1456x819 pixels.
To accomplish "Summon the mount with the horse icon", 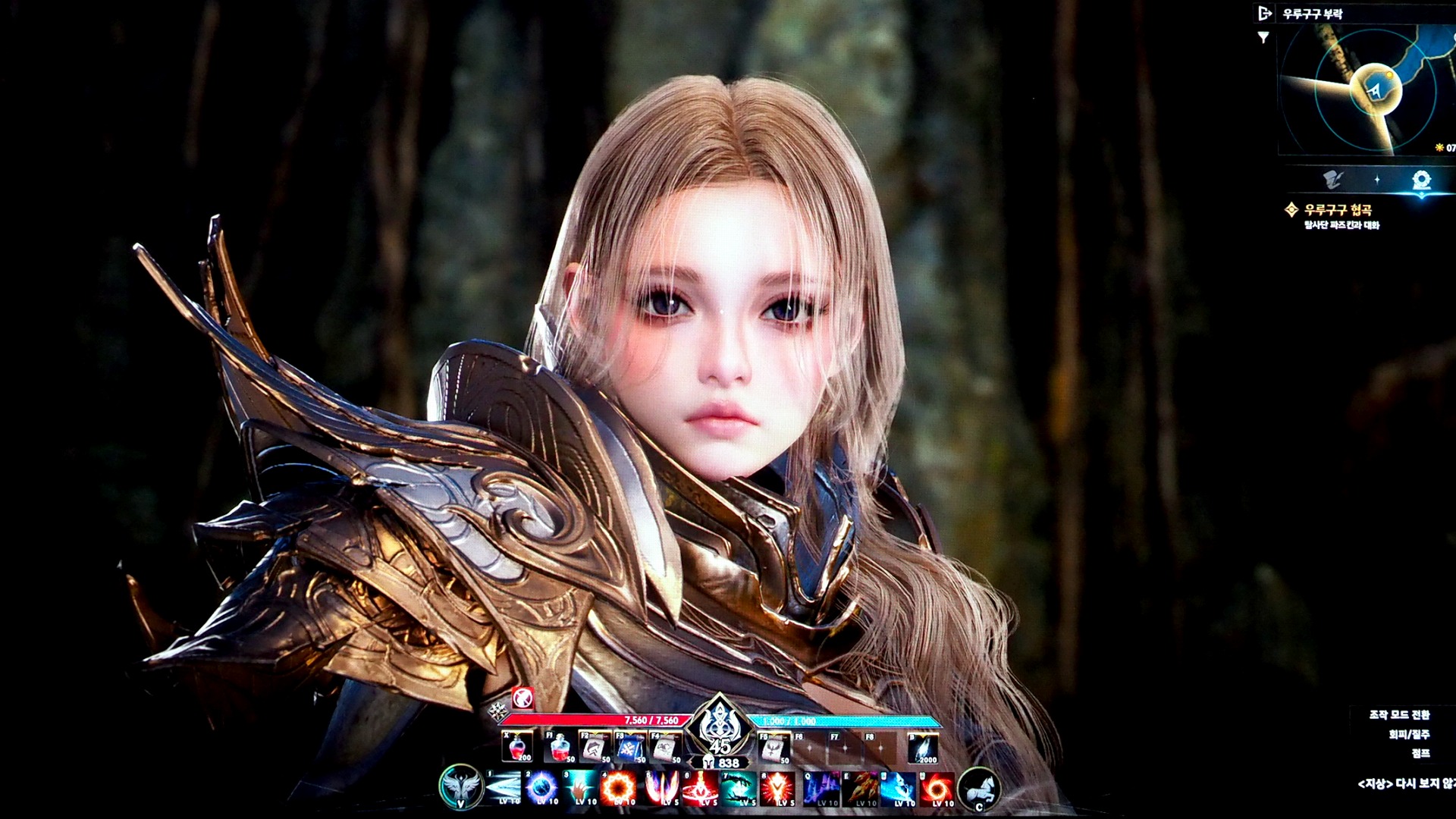I will tap(979, 789).
